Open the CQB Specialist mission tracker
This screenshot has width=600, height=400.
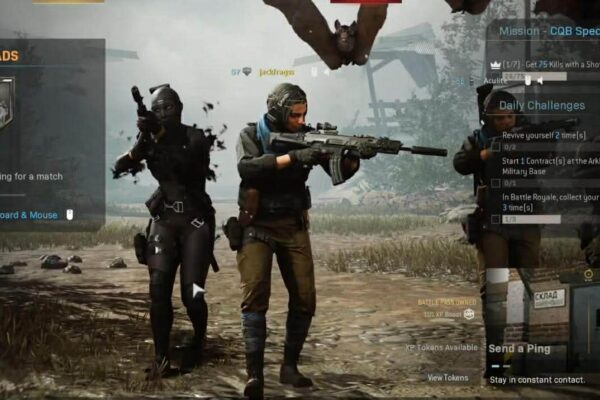tap(543, 30)
